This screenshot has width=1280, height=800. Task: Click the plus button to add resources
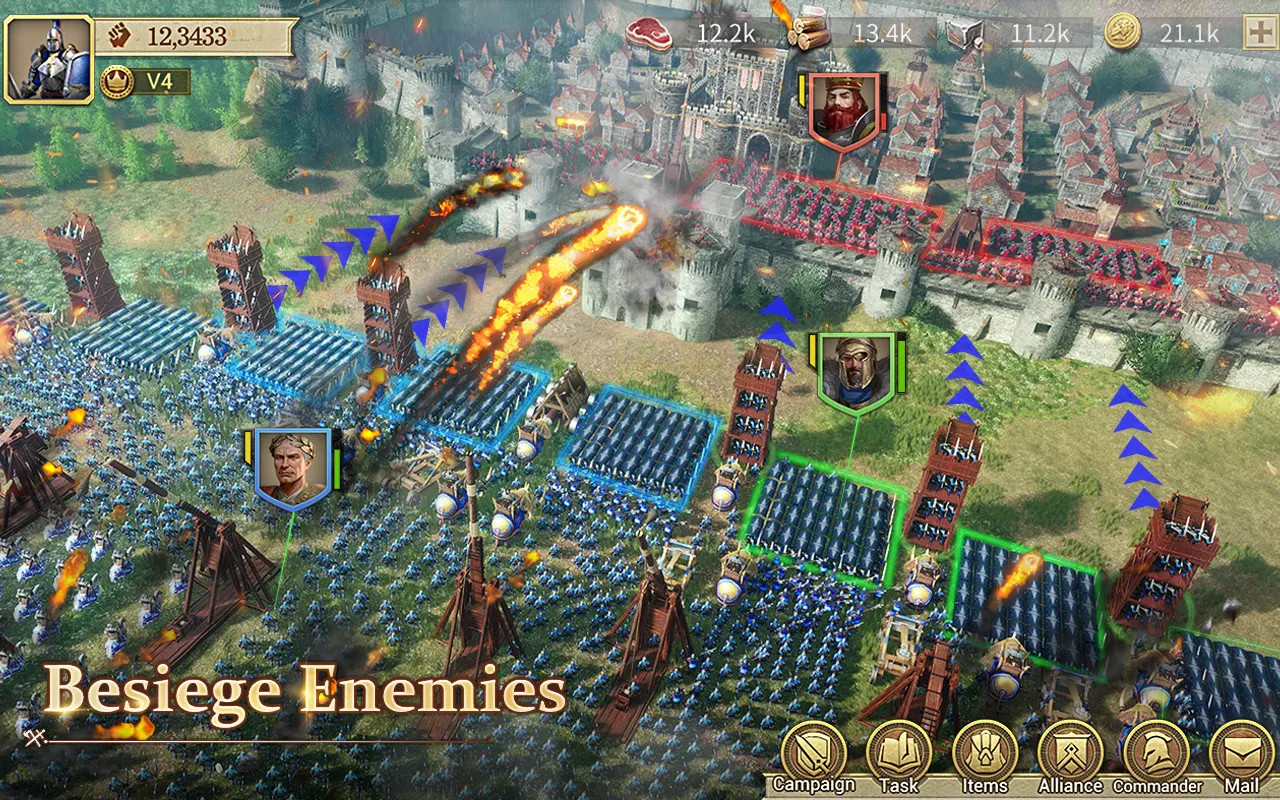[1257, 32]
